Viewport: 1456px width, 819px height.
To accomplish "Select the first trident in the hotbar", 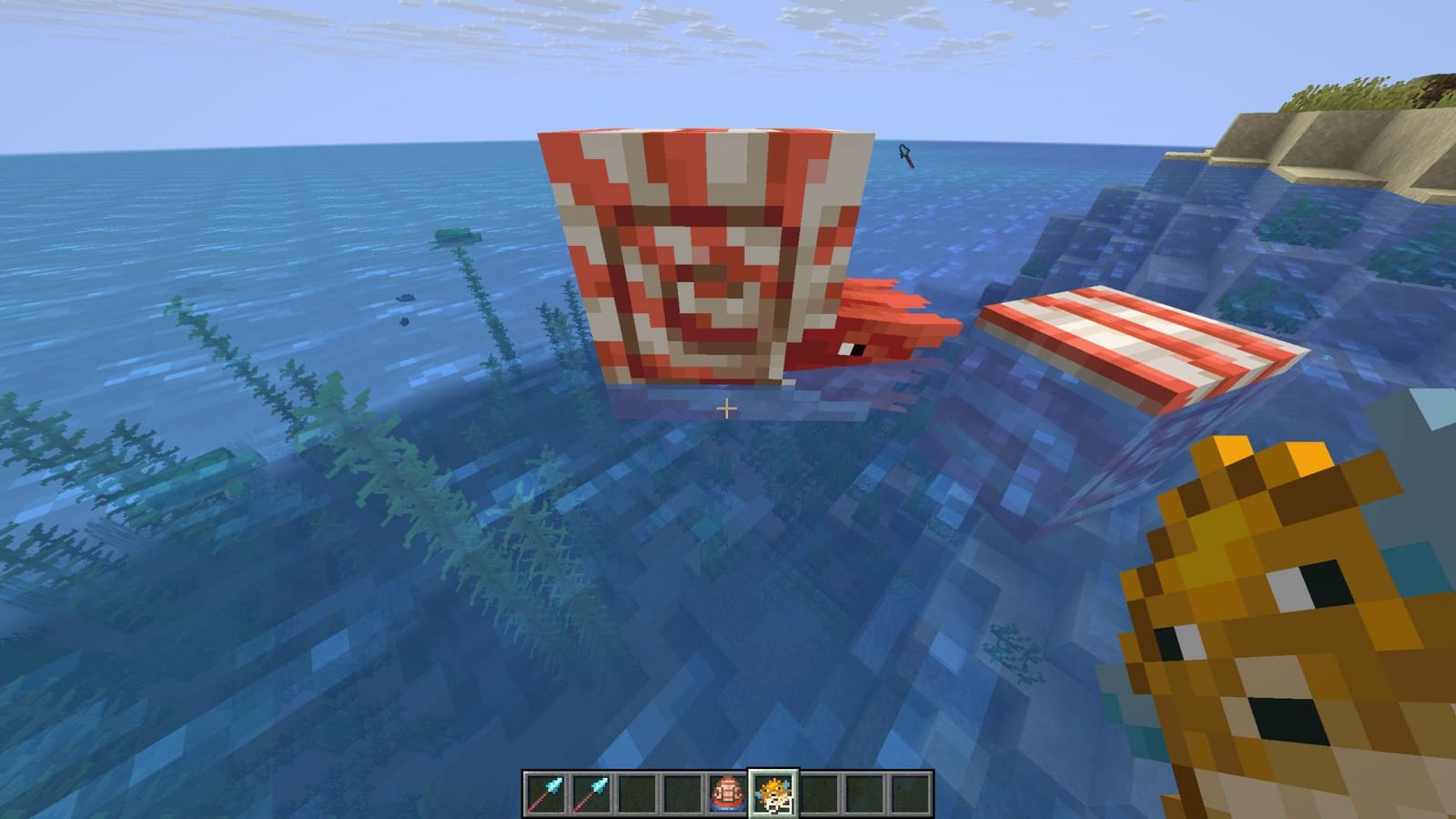I will 546,792.
